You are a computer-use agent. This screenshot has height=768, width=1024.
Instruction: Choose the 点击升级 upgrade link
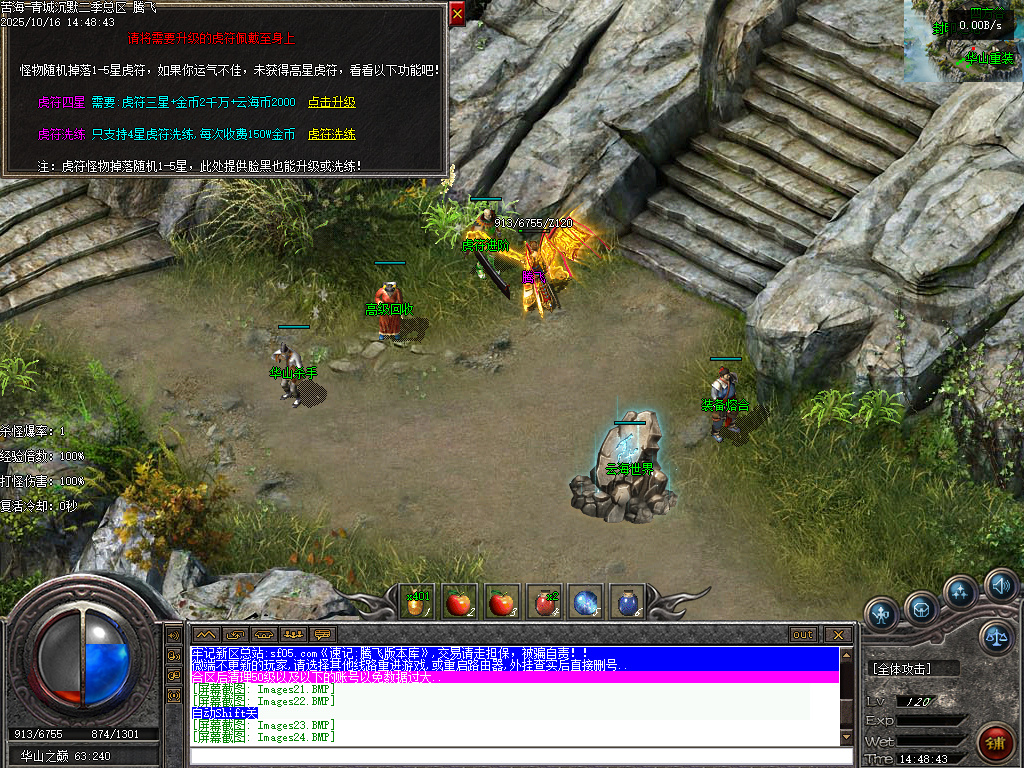click(331, 102)
